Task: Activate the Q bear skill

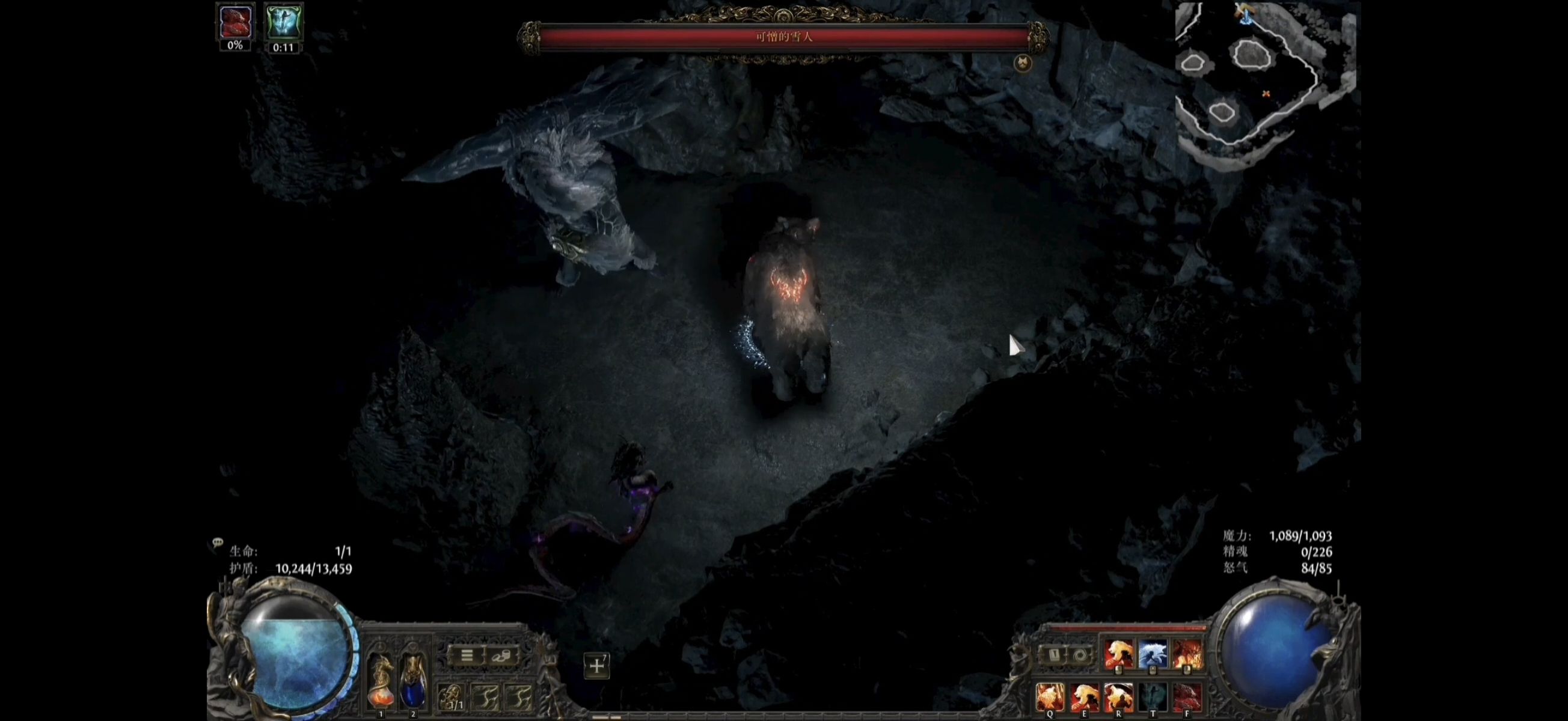Action: point(1050,696)
